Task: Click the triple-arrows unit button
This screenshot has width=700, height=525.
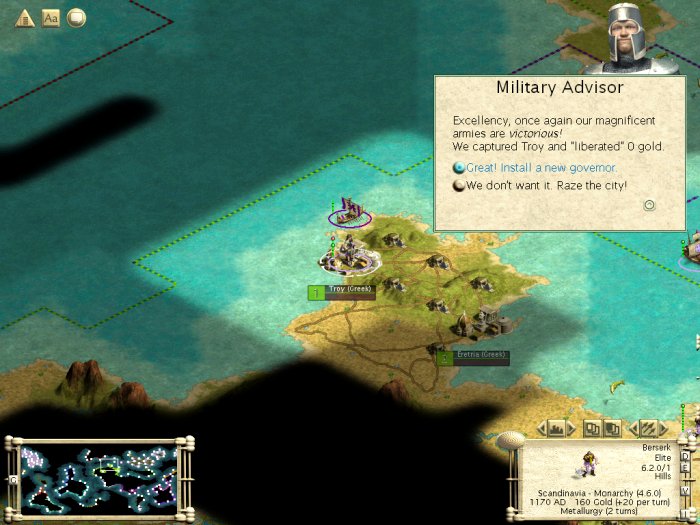Action: (647, 428)
